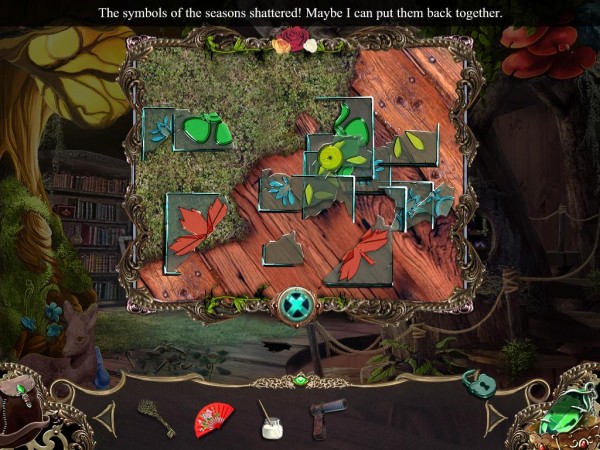Select the ornate key in inventory

point(155,418)
